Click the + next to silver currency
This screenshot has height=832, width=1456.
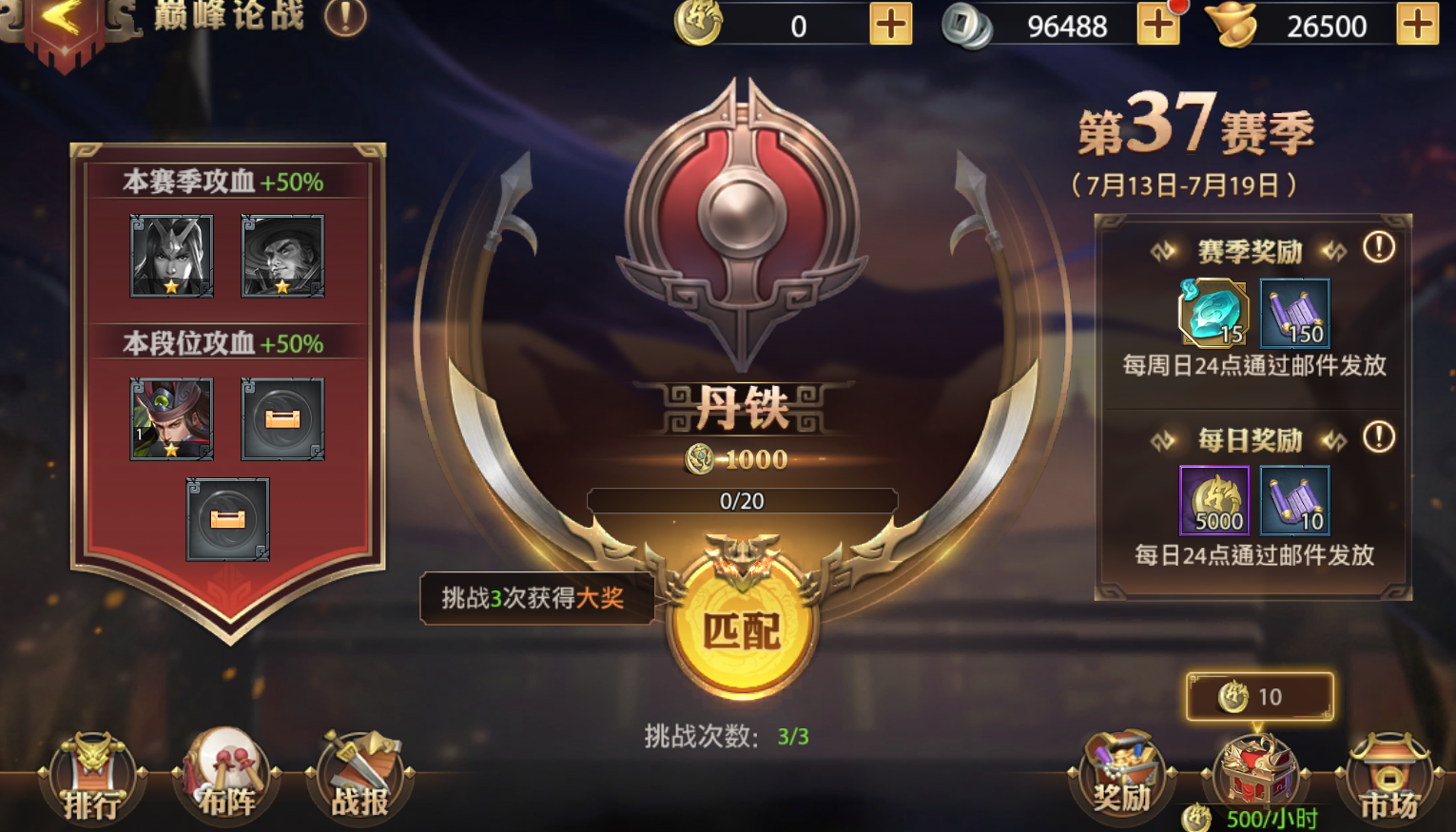point(1158,24)
